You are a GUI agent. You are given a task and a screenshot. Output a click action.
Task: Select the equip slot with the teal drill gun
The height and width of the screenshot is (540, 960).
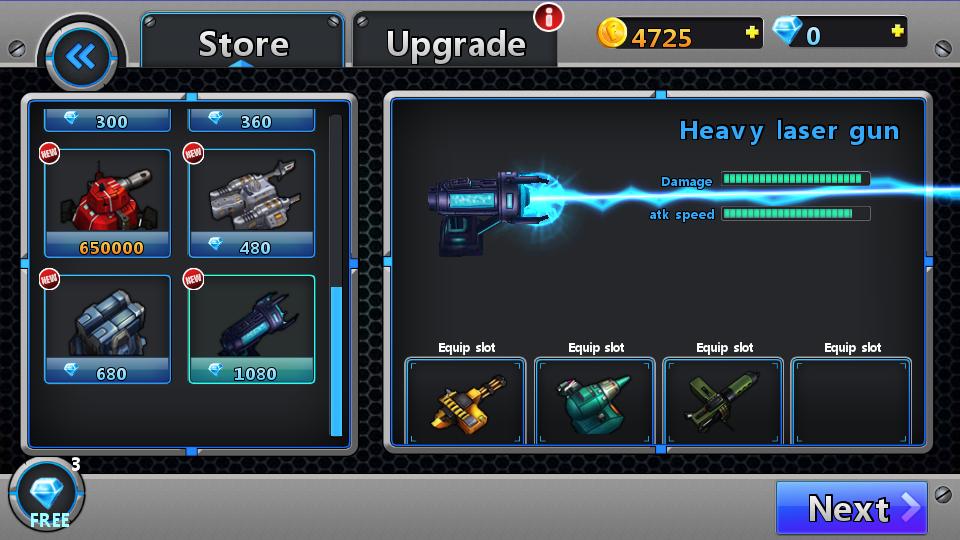click(595, 402)
